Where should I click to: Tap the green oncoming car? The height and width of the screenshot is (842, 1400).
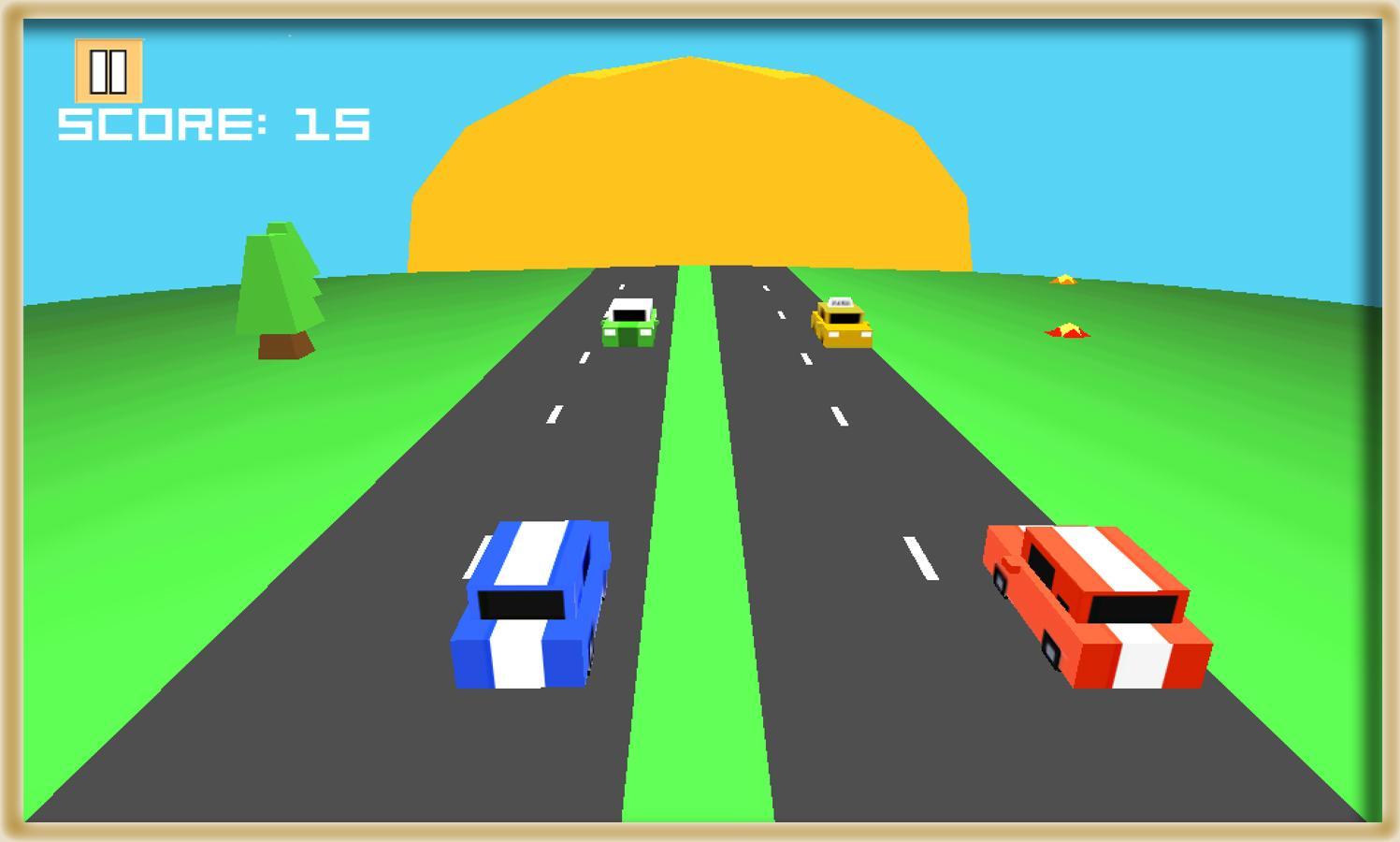[628, 323]
